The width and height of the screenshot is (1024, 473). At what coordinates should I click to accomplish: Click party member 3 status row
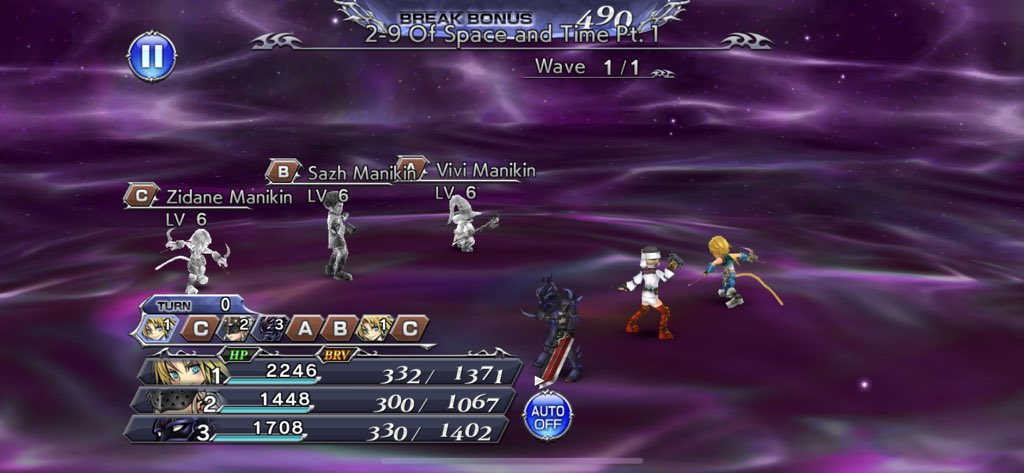330,431
